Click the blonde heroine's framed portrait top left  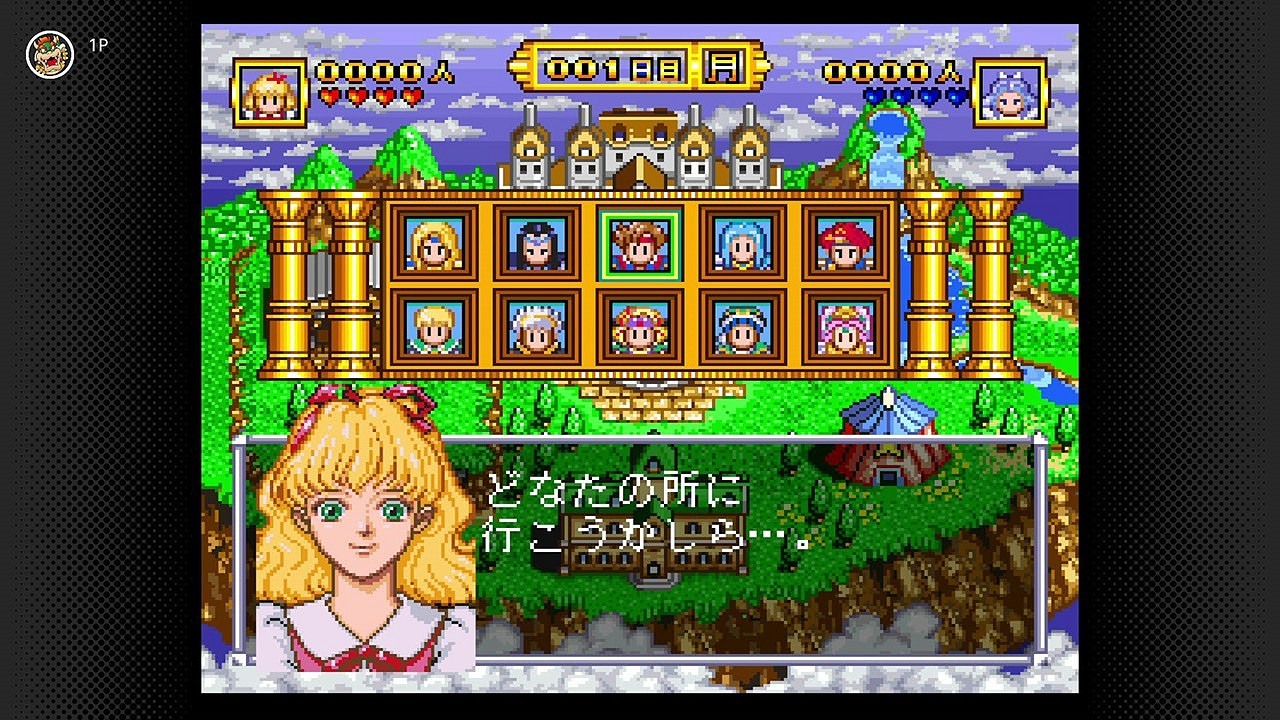tap(268, 90)
